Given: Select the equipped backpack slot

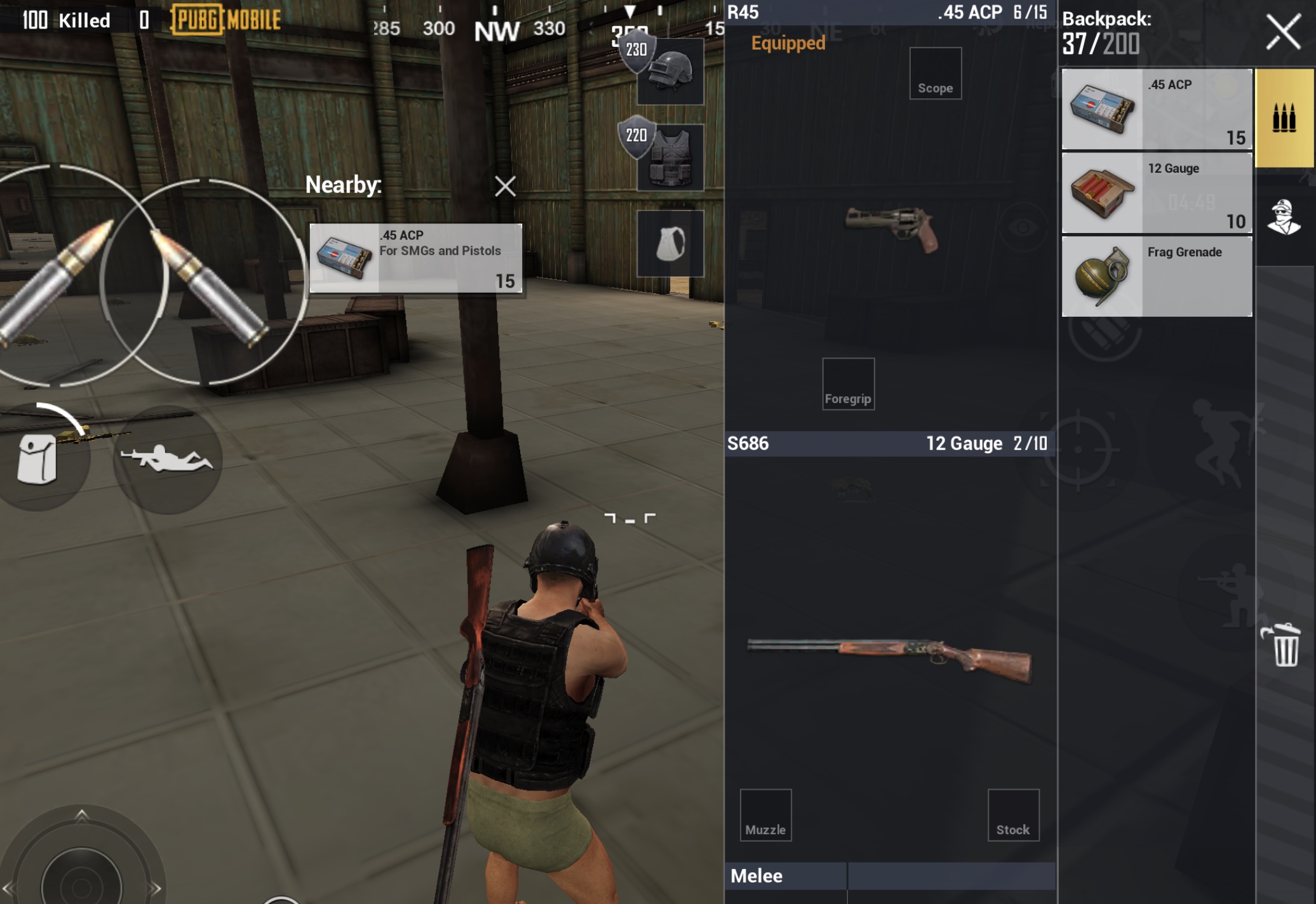Looking at the screenshot, I should pos(671,244).
